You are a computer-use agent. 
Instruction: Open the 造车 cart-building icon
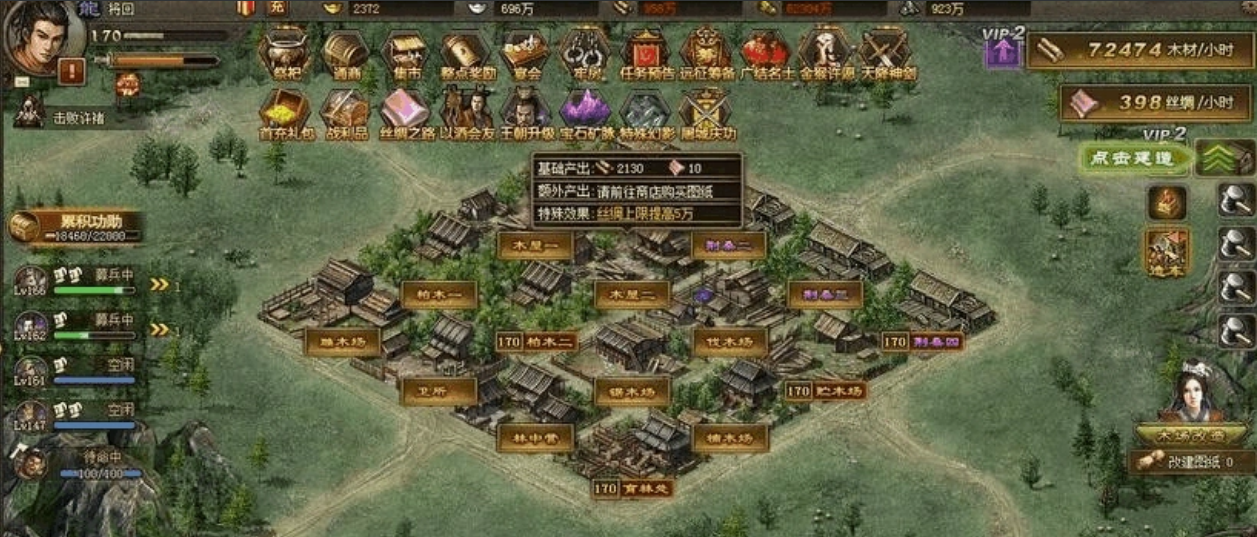point(1166,251)
